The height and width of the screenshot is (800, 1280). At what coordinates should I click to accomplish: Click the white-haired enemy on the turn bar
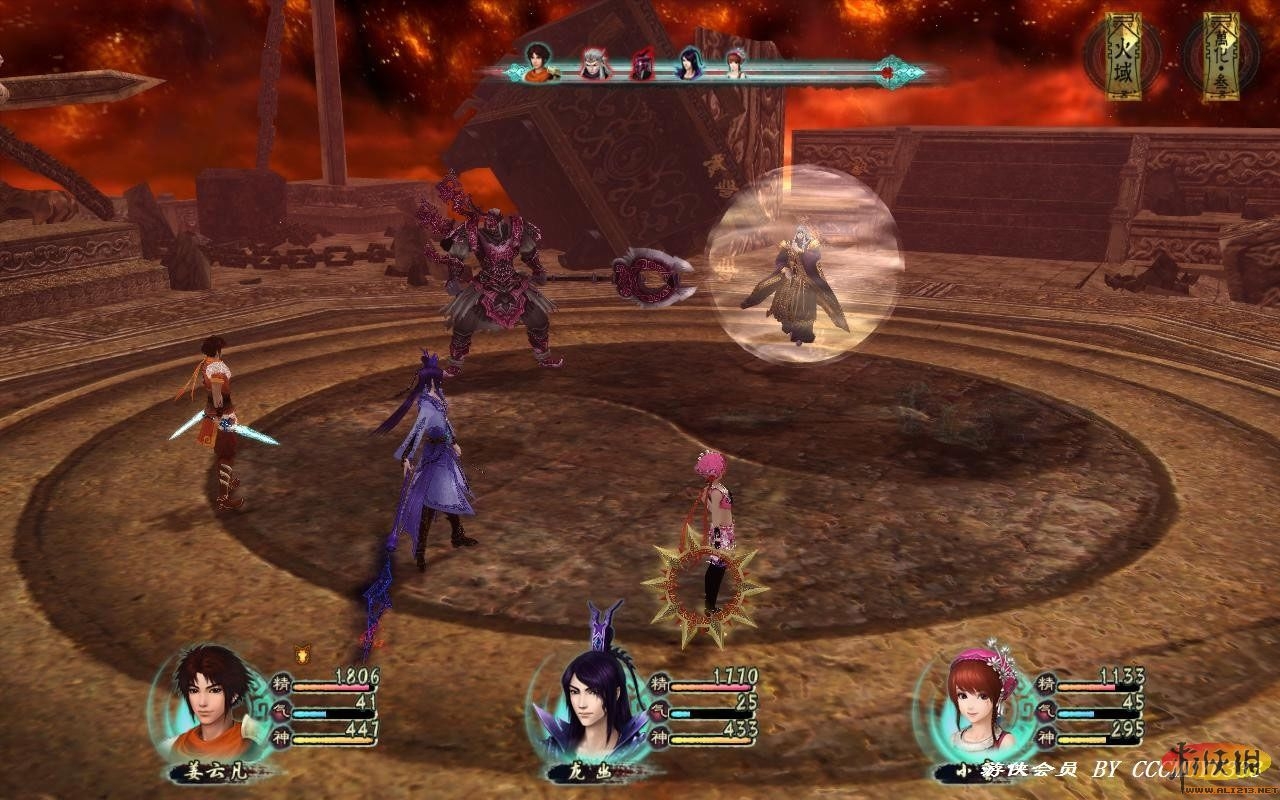595,66
